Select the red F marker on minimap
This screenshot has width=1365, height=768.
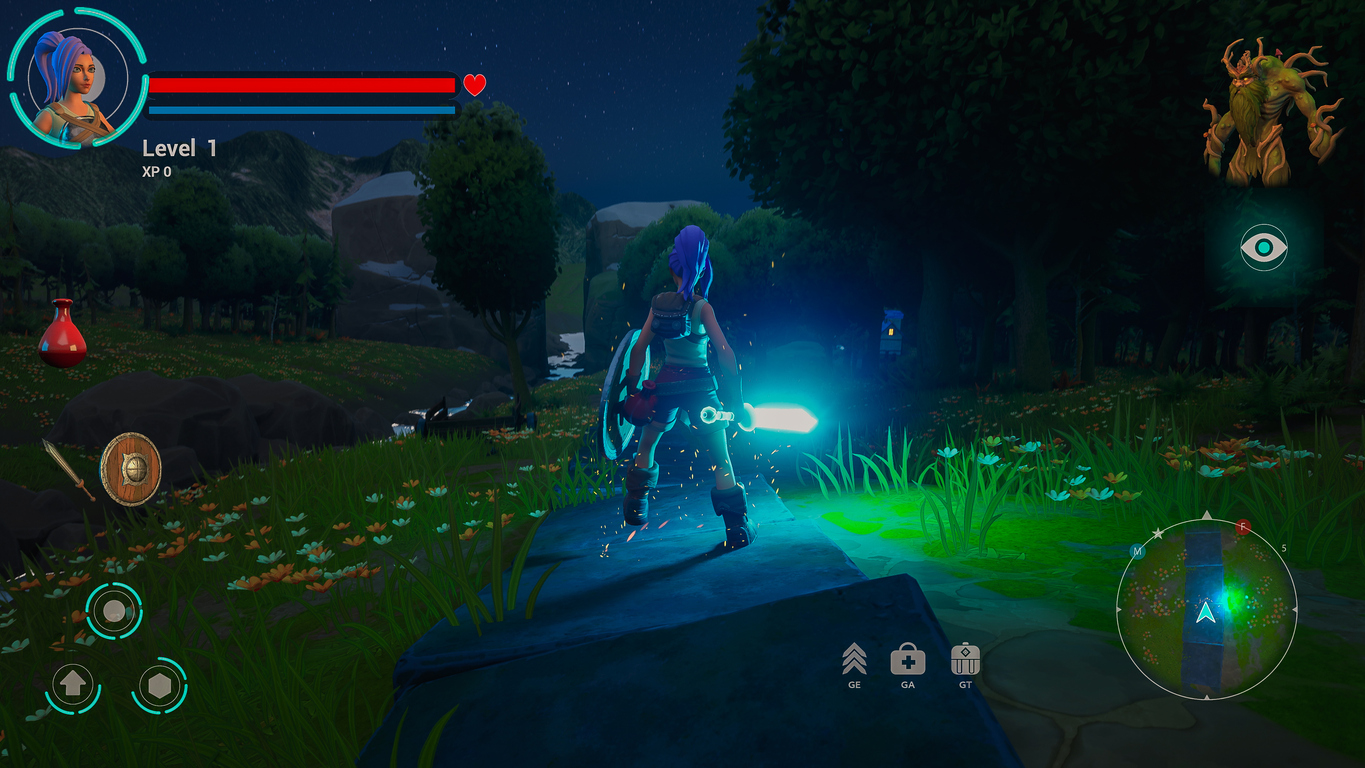(1243, 526)
